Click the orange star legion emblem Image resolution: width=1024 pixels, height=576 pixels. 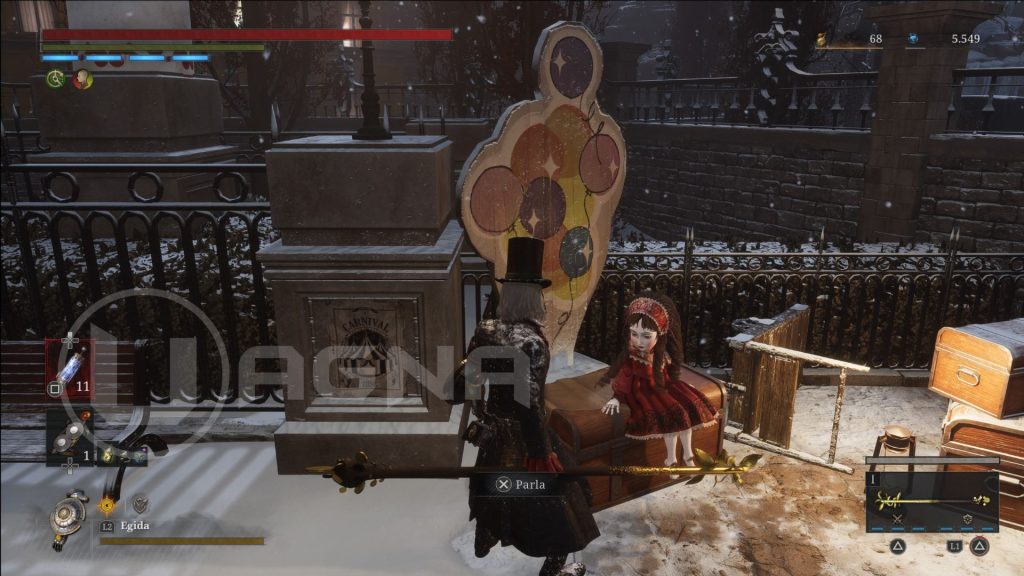point(107,505)
